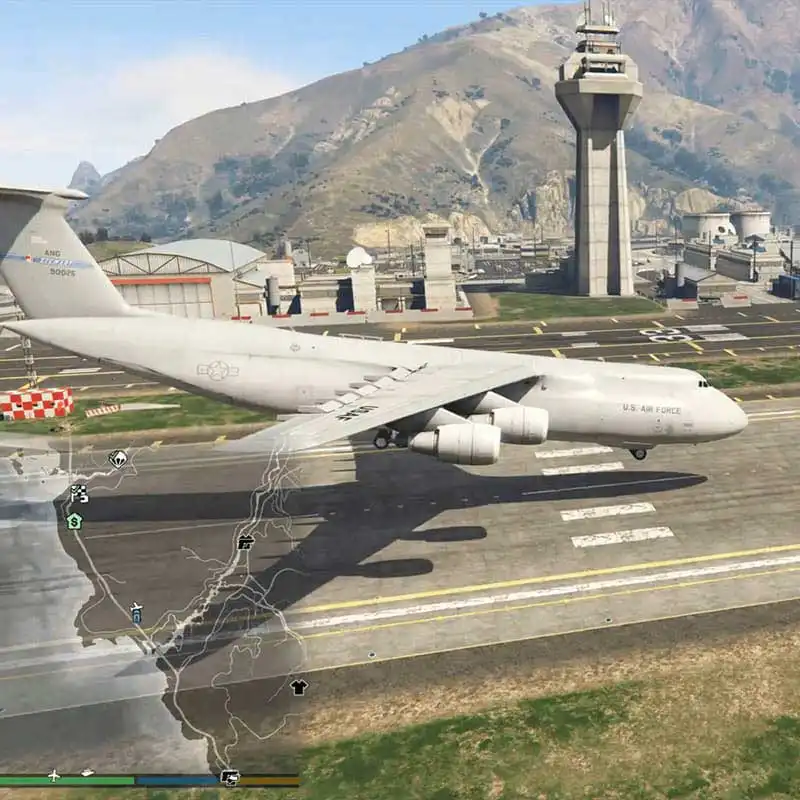Screen dimensions: 800x800
Task: Click the green dollar house property blip
Action: coord(74,520)
